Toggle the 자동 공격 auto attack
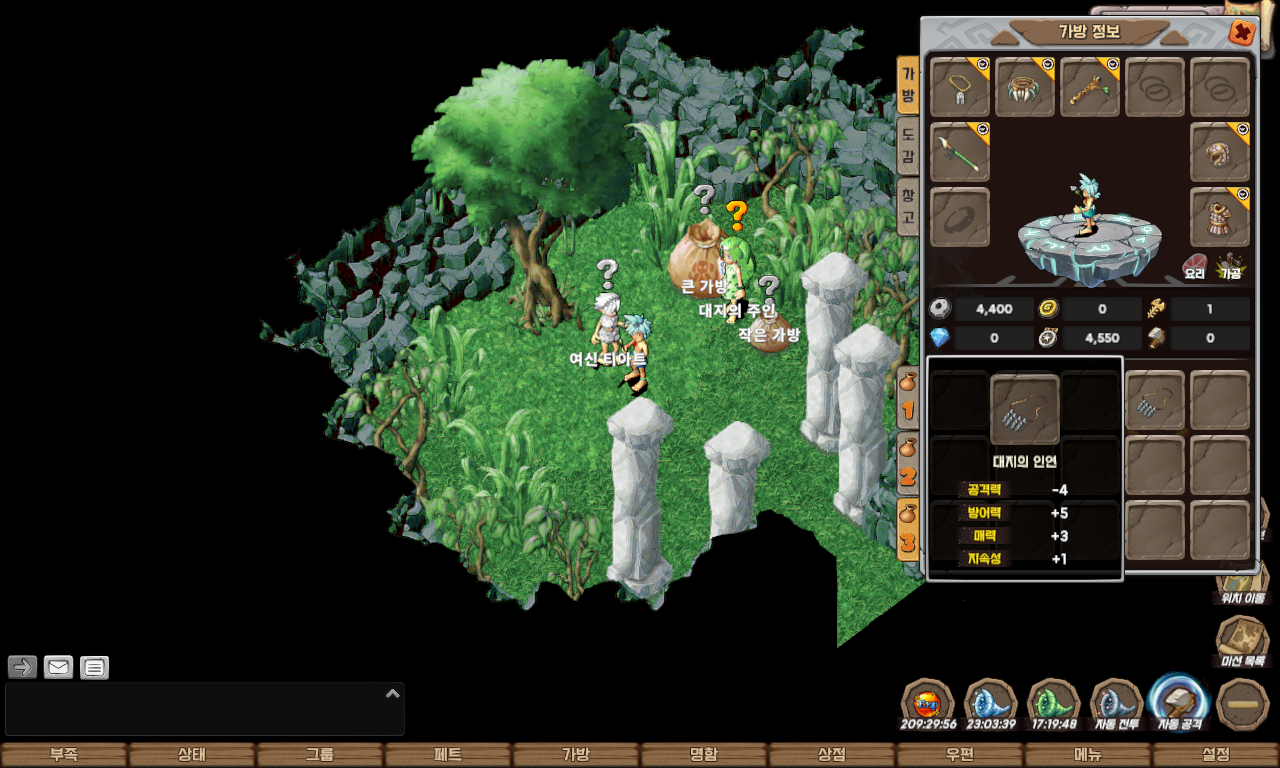Viewport: 1280px width, 768px height. point(1180,703)
